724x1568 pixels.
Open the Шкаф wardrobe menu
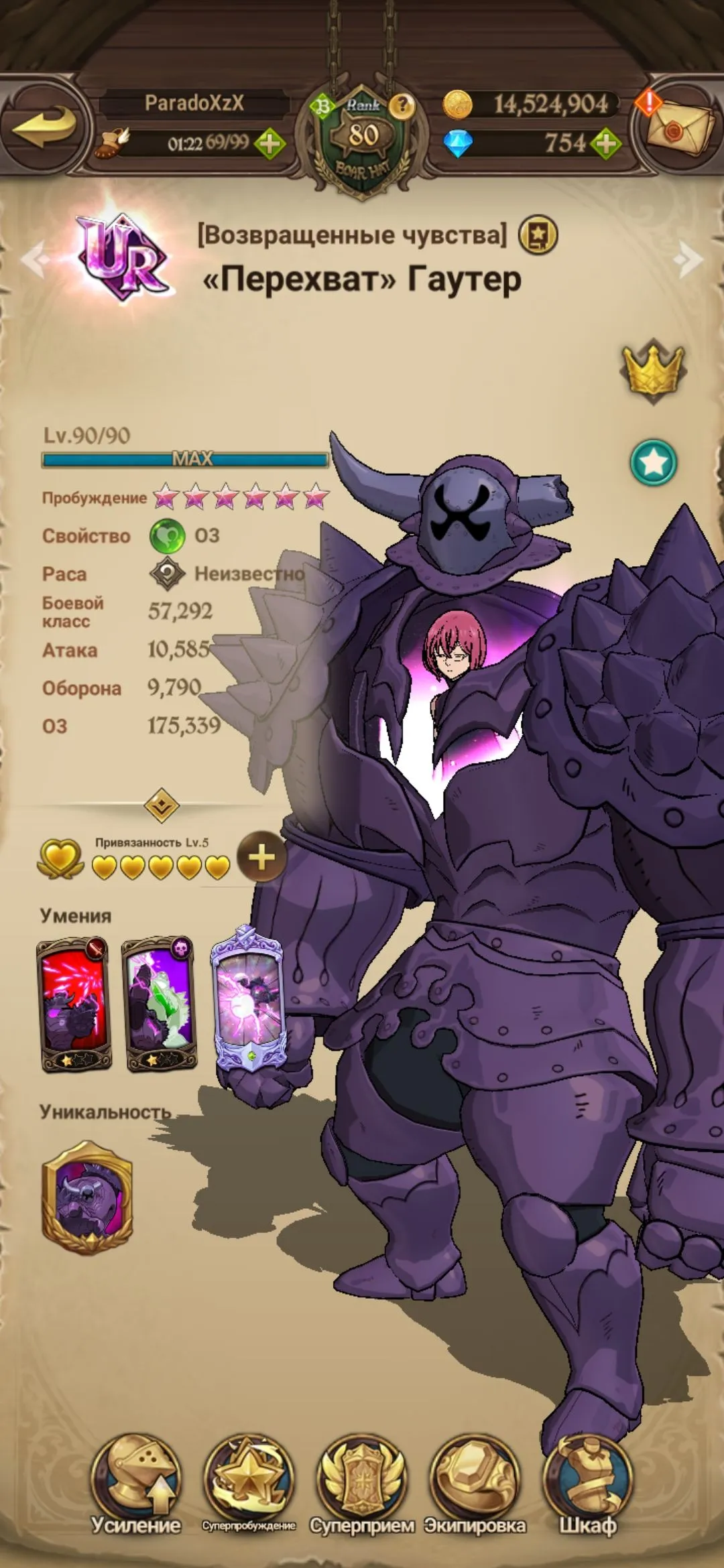588,1484
